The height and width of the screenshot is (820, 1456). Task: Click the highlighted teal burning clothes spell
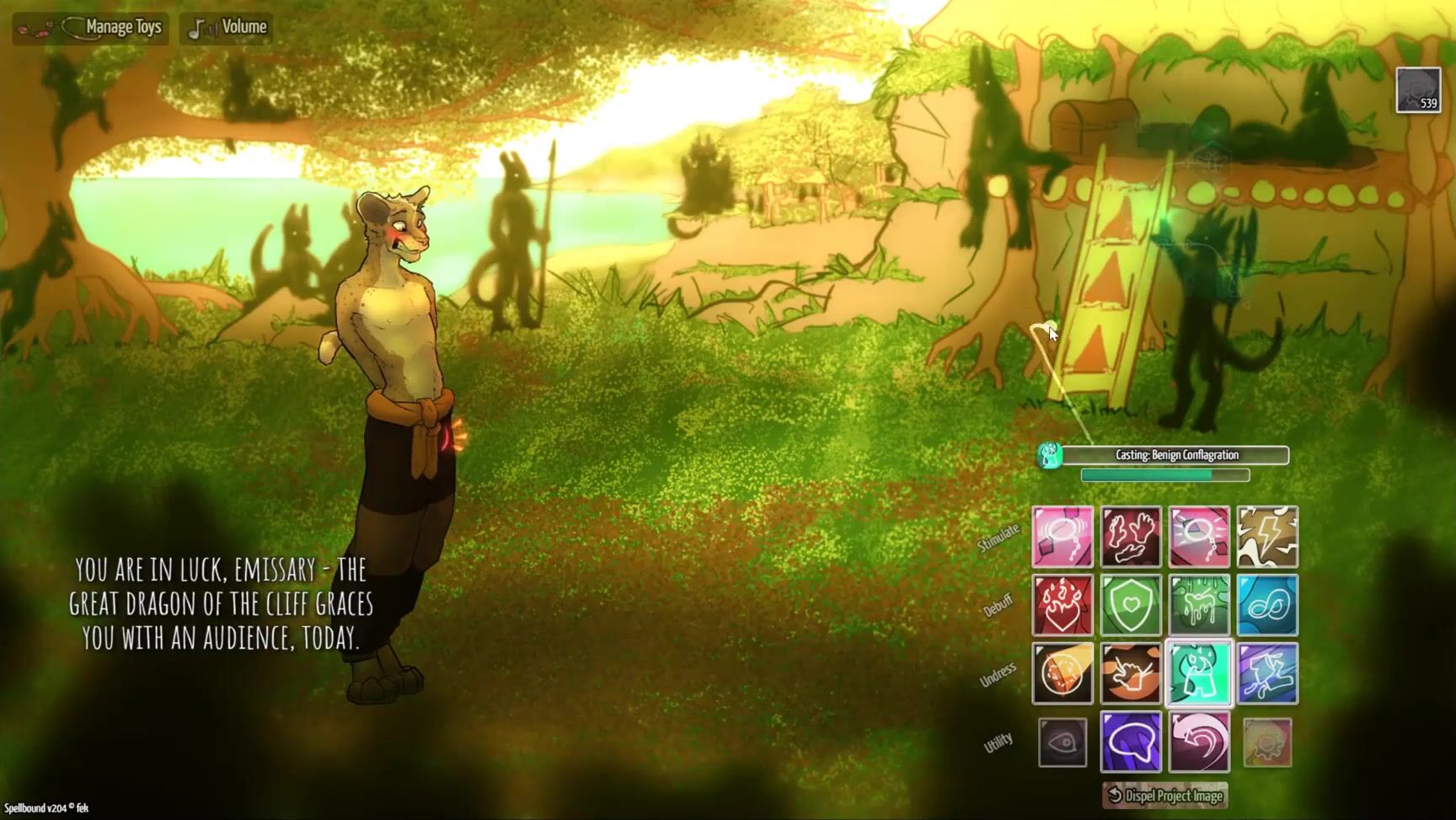coord(1199,673)
